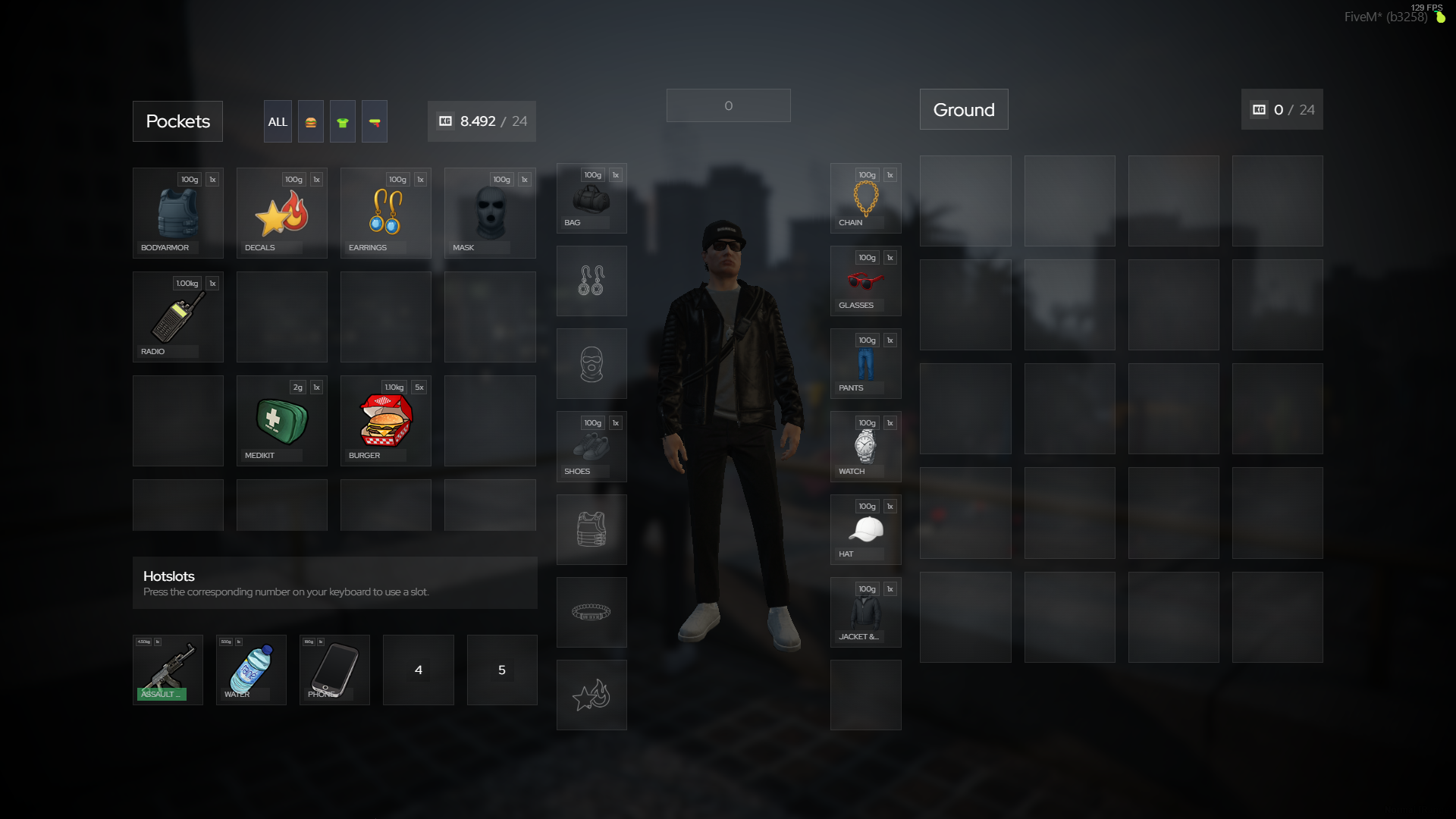Toggle the water gun weapons filter

click(375, 121)
